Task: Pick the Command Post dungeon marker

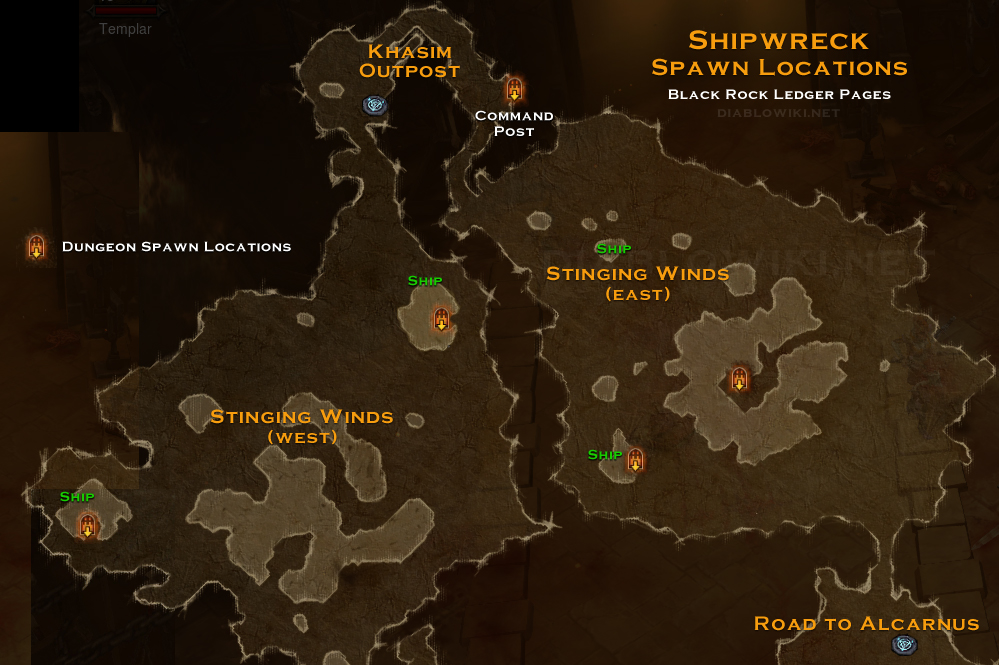Action: coord(514,89)
